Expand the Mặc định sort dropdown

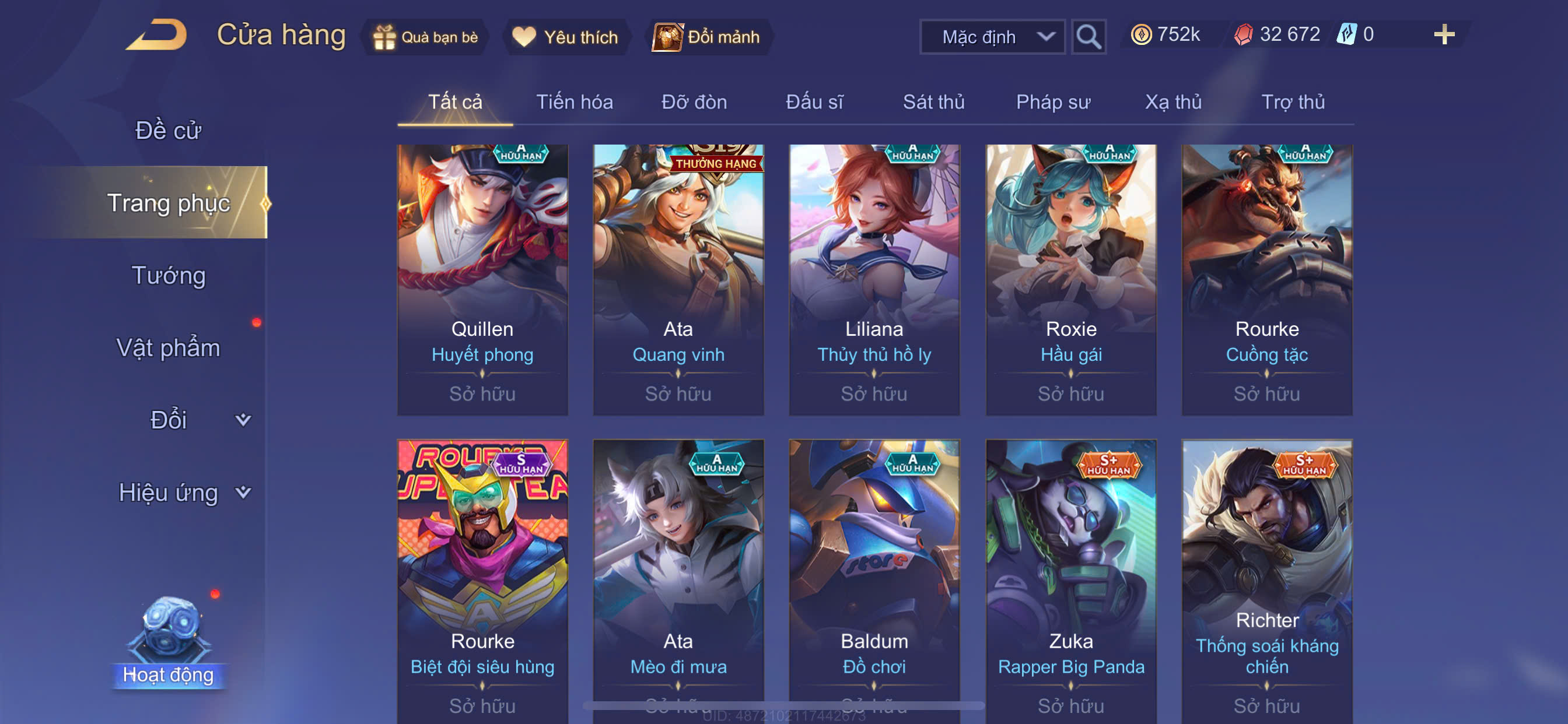coord(992,37)
